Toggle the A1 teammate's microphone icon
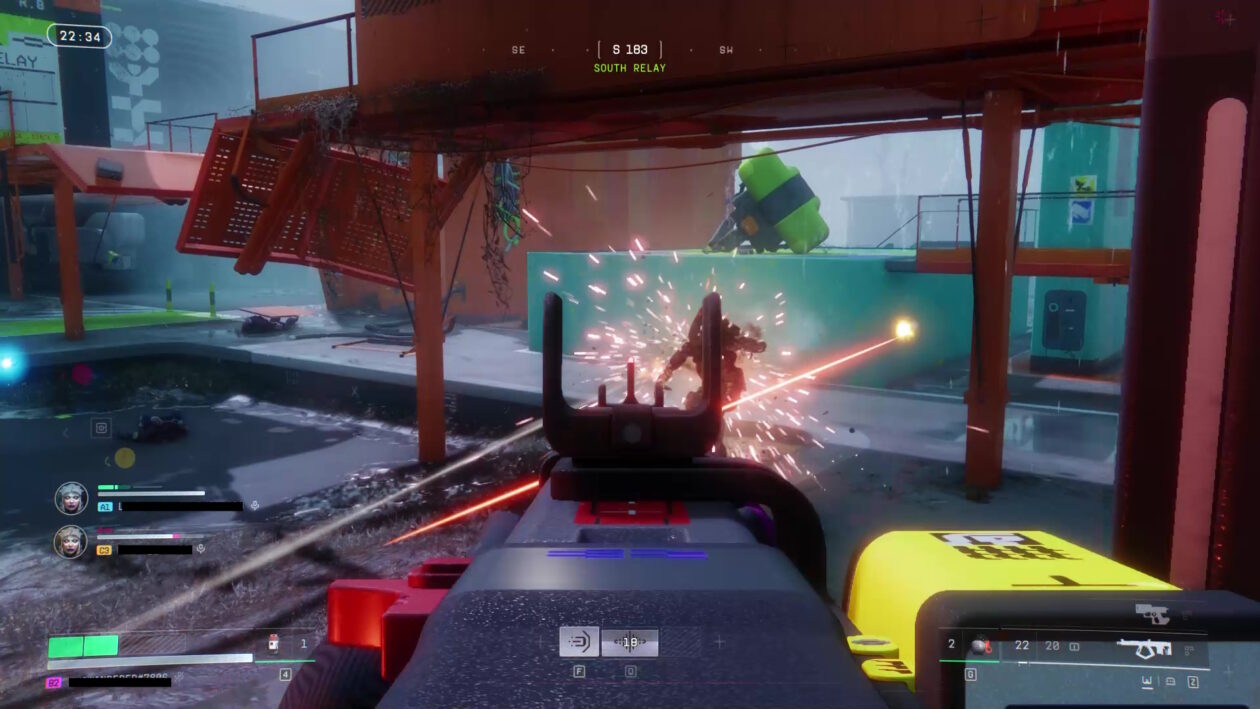 [x=254, y=506]
